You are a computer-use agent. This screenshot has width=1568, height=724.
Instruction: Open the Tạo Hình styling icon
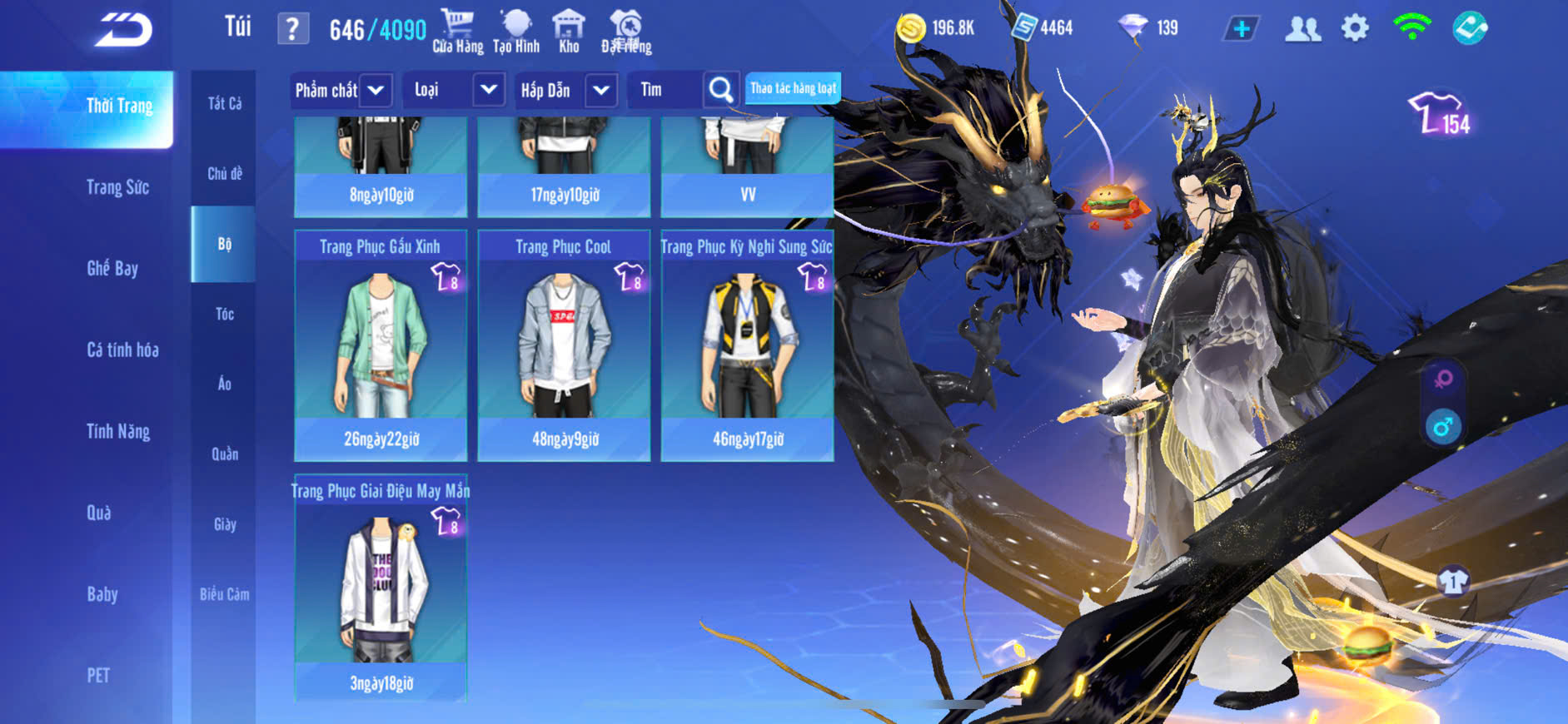point(516,32)
